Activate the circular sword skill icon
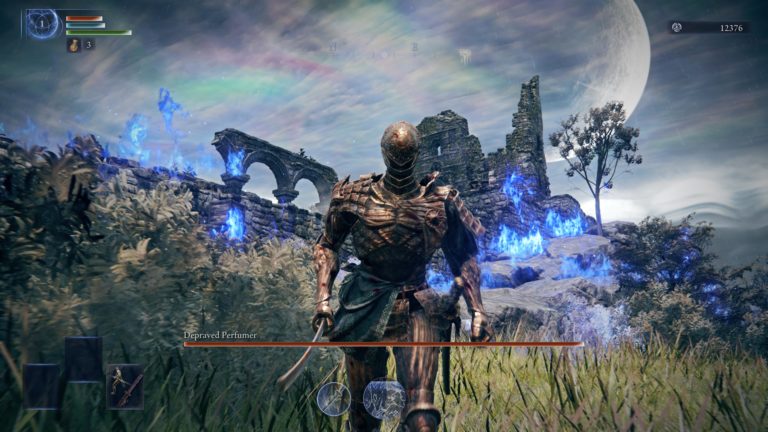Viewport: 768px width, 432px height. (334, 399)
